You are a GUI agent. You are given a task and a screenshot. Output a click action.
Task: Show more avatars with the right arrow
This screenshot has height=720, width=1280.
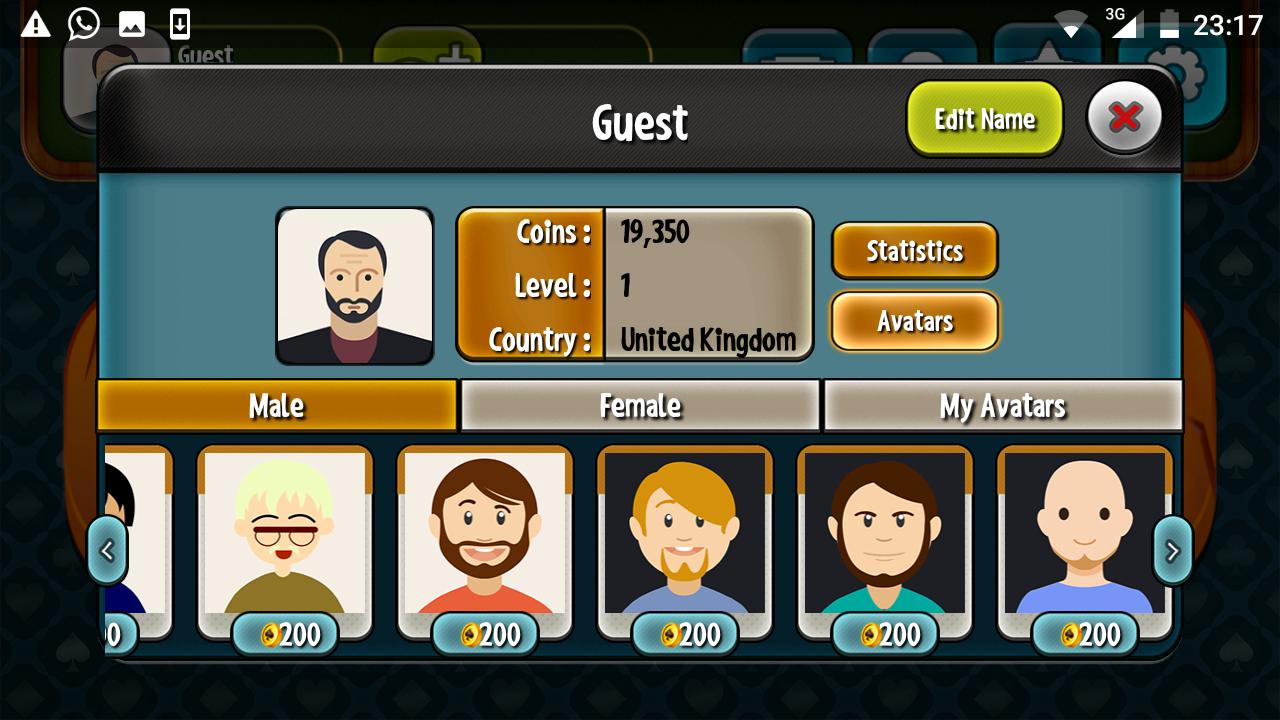(1172, 549)
